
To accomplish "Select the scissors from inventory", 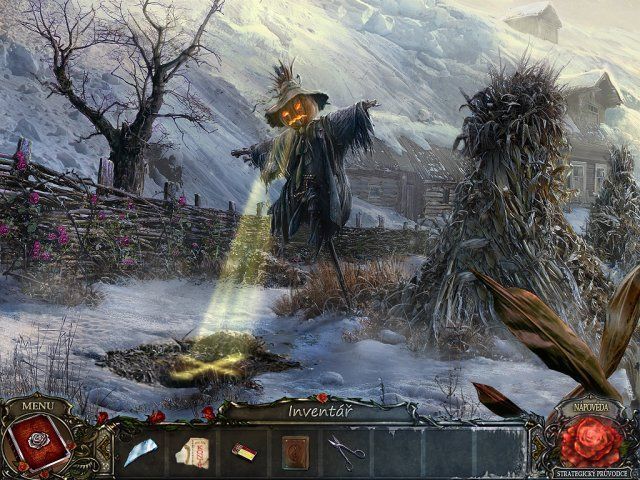I will point(346,452).
